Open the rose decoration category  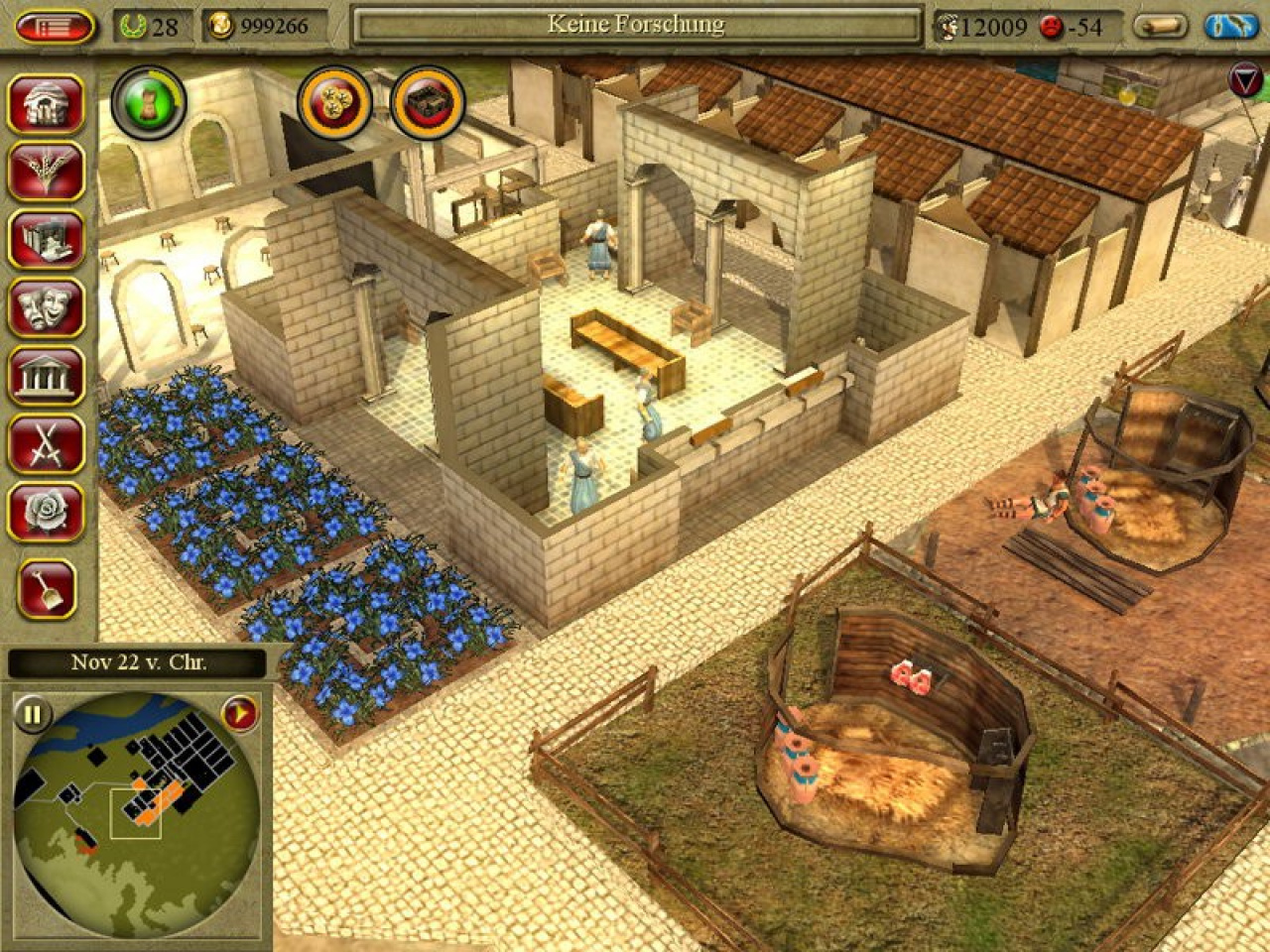(46, 512)
